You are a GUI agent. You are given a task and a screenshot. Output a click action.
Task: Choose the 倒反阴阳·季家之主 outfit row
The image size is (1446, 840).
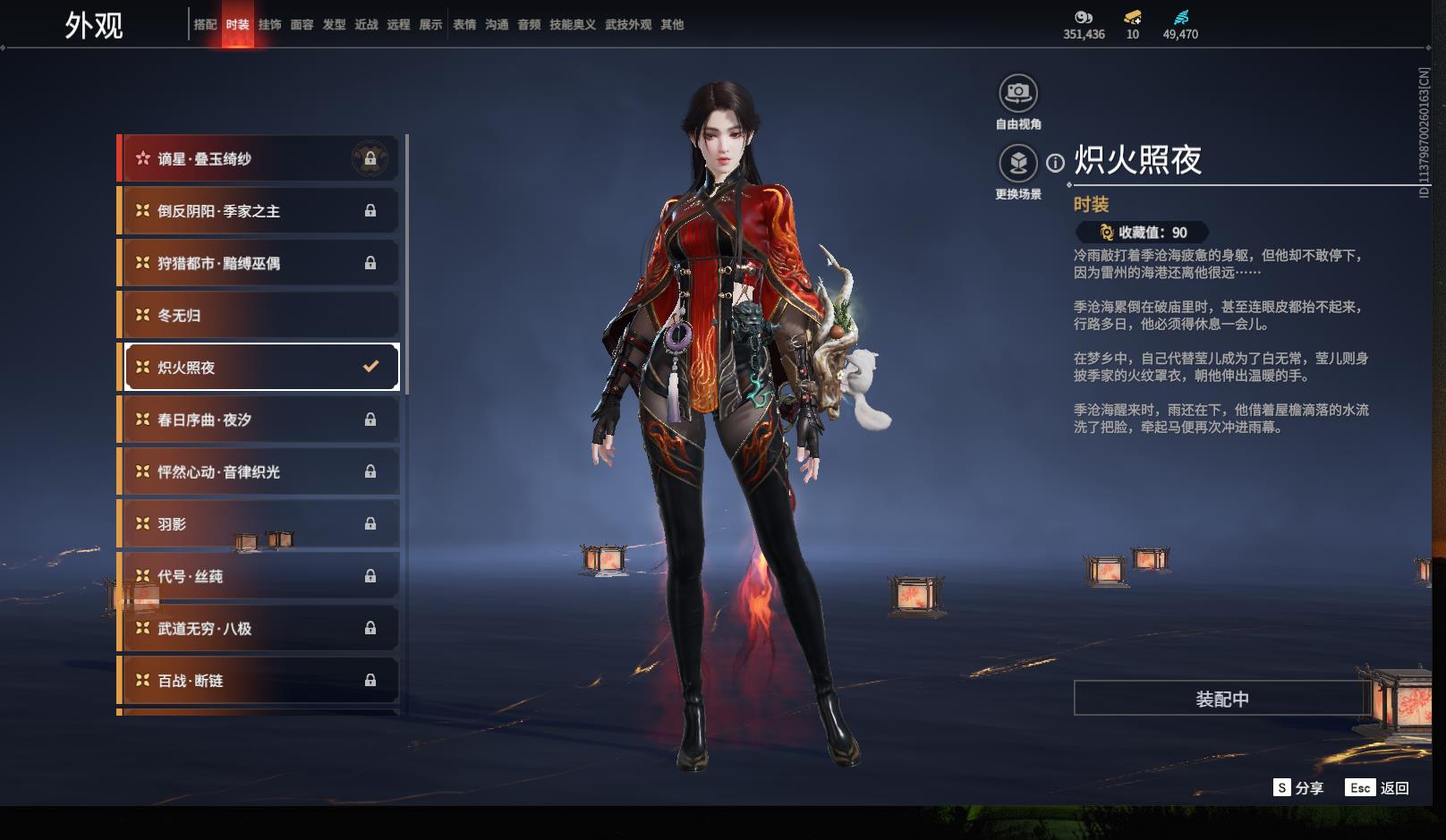(259, 211)
